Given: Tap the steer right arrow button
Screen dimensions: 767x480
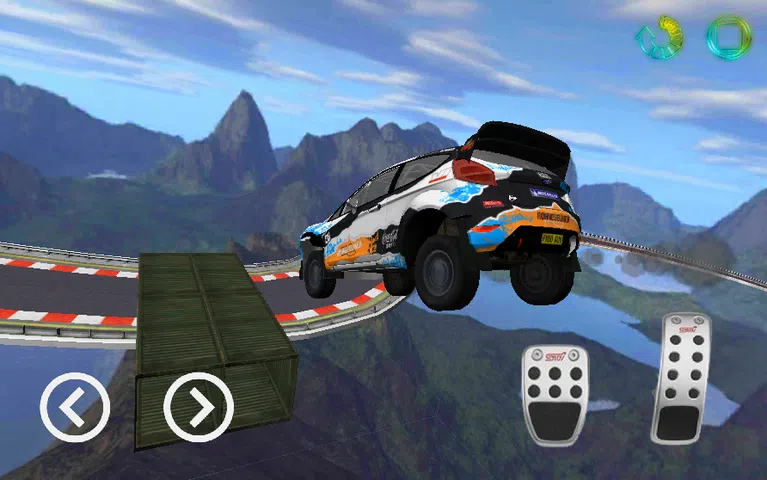Looking at the screenshot, I should tap(198, 407).
